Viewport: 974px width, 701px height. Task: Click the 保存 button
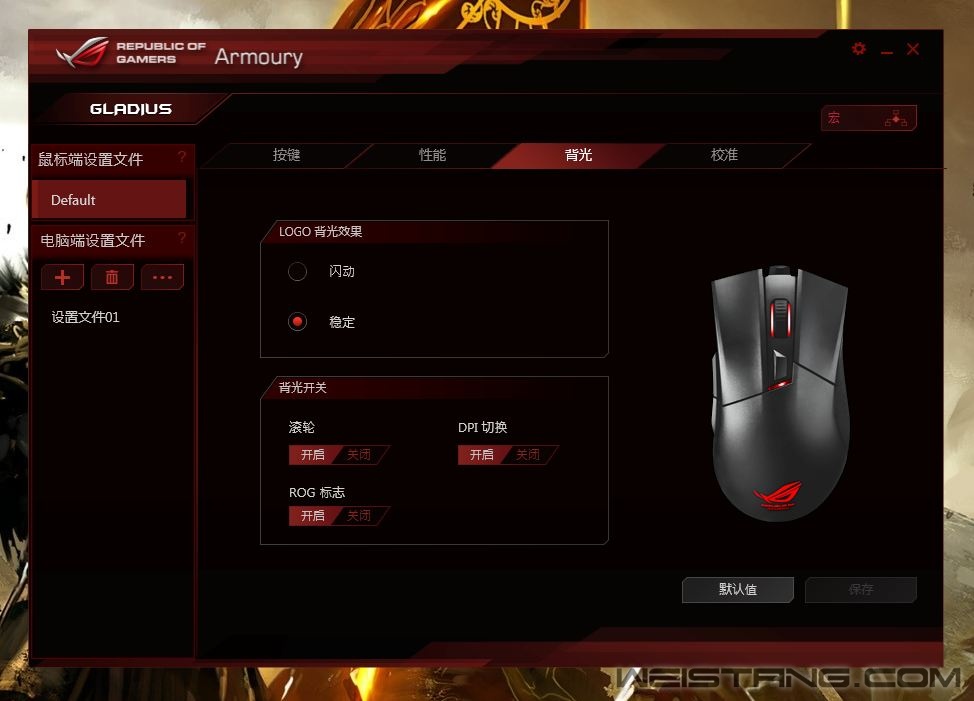pyautogui.click(x=861, y=590)
